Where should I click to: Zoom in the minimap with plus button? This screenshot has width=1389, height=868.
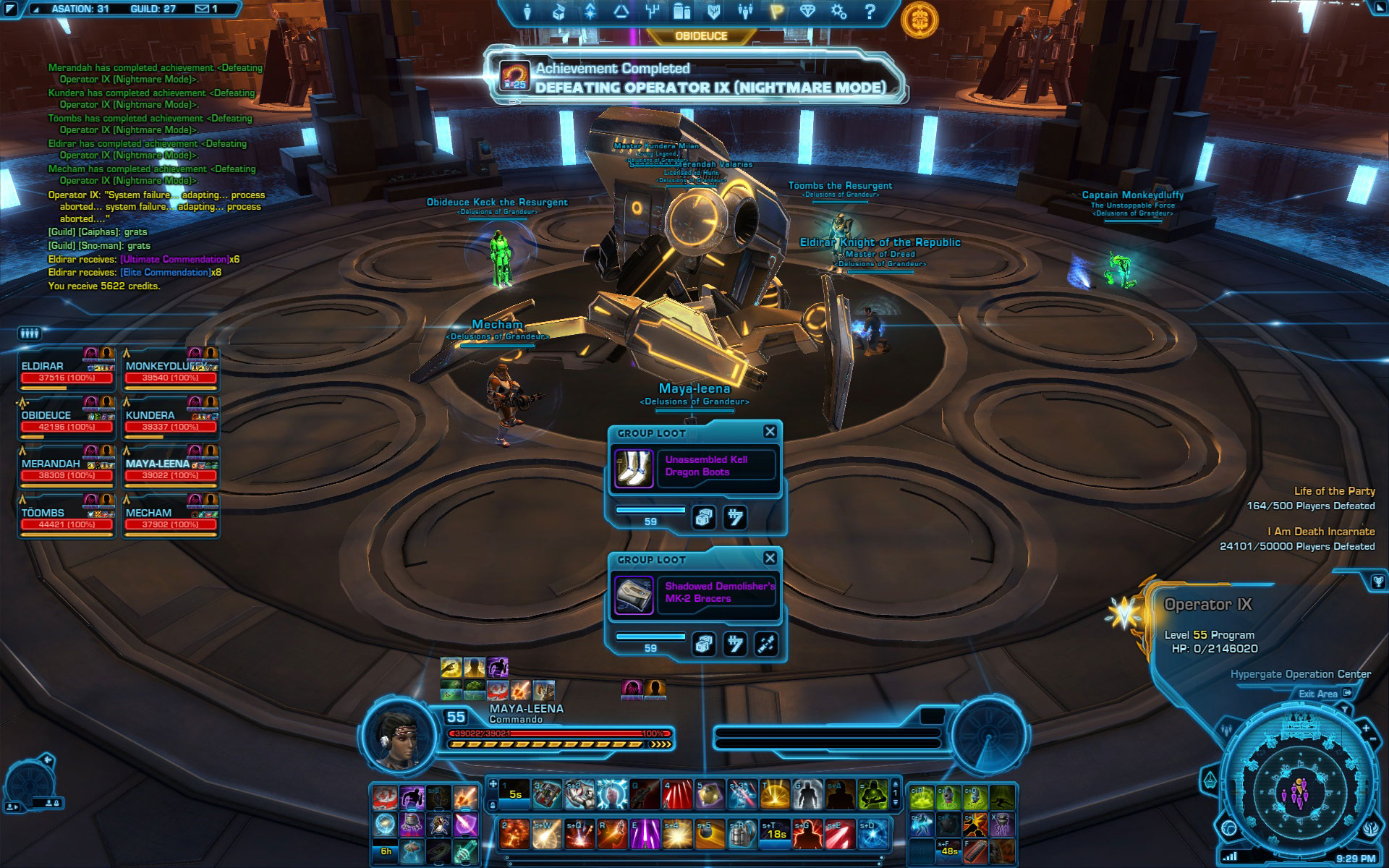(x=1365, y=728)
